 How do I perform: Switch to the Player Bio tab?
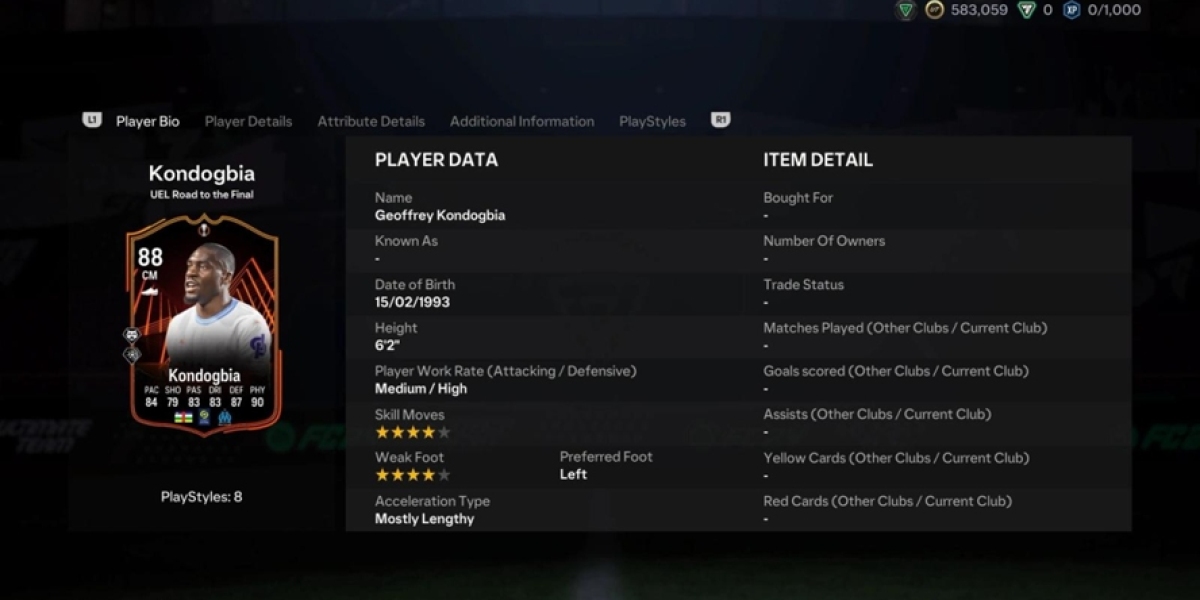pos(147,121)
